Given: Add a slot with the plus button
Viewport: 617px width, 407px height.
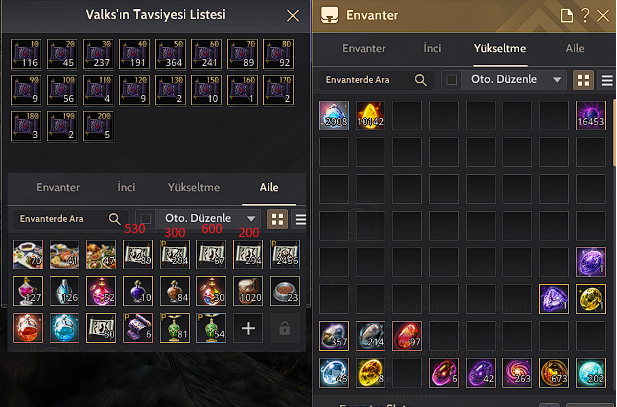Looking at the screenshot, I should pyautogui.click(x=249, y=328).
